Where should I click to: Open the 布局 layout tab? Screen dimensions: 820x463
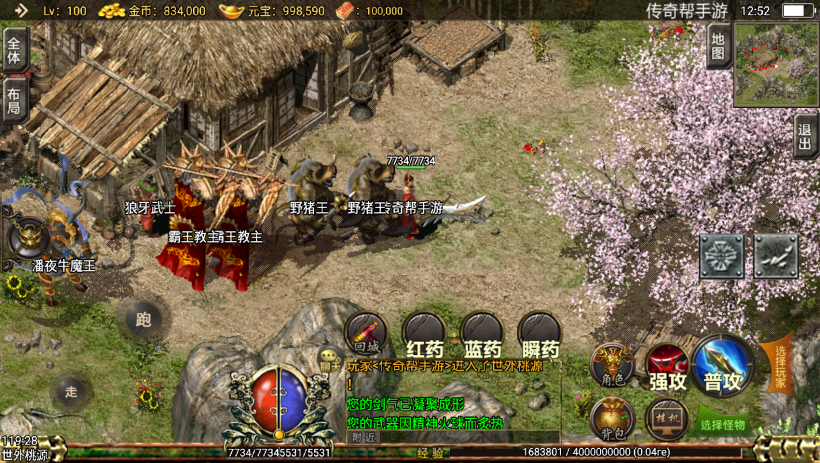14,100
